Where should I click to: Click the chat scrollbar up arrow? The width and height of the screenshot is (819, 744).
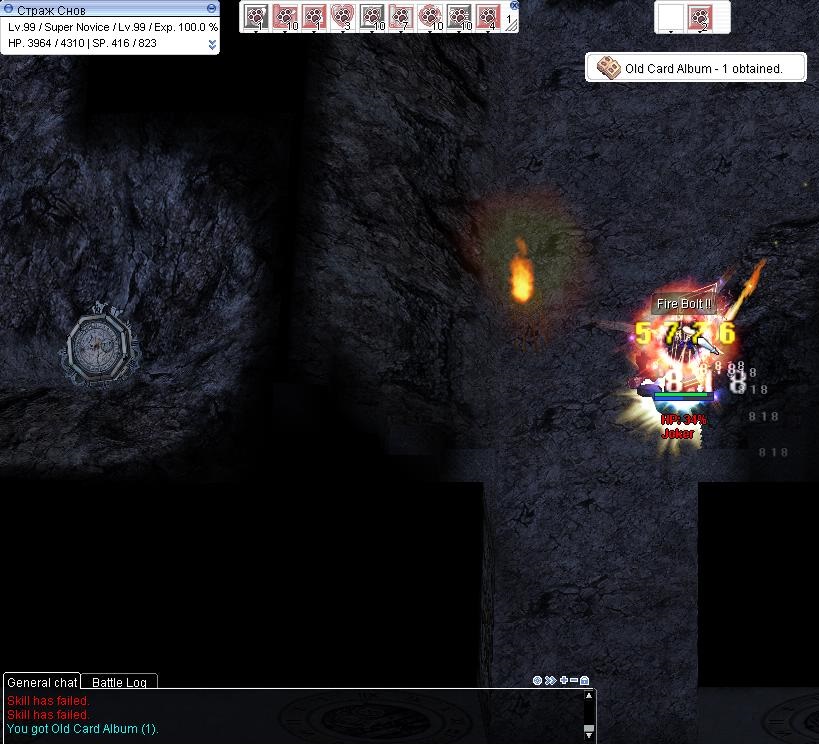pyautogui.click(x=589, y=695)
